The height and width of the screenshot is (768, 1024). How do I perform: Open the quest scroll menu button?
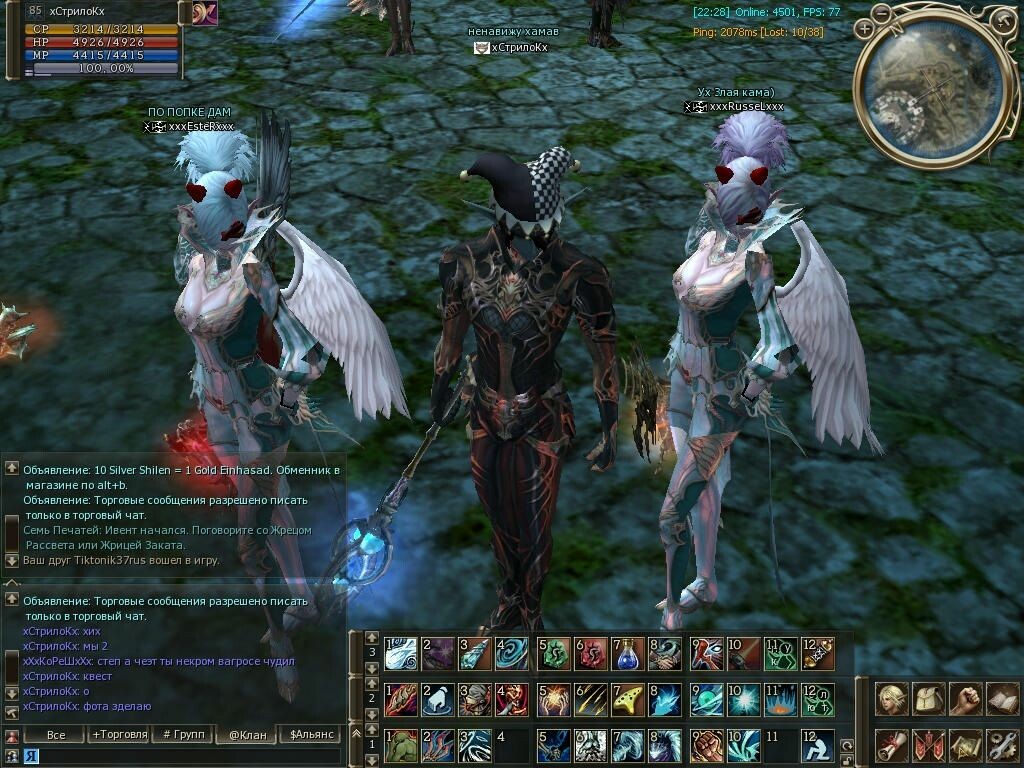(x=892, y=744)
